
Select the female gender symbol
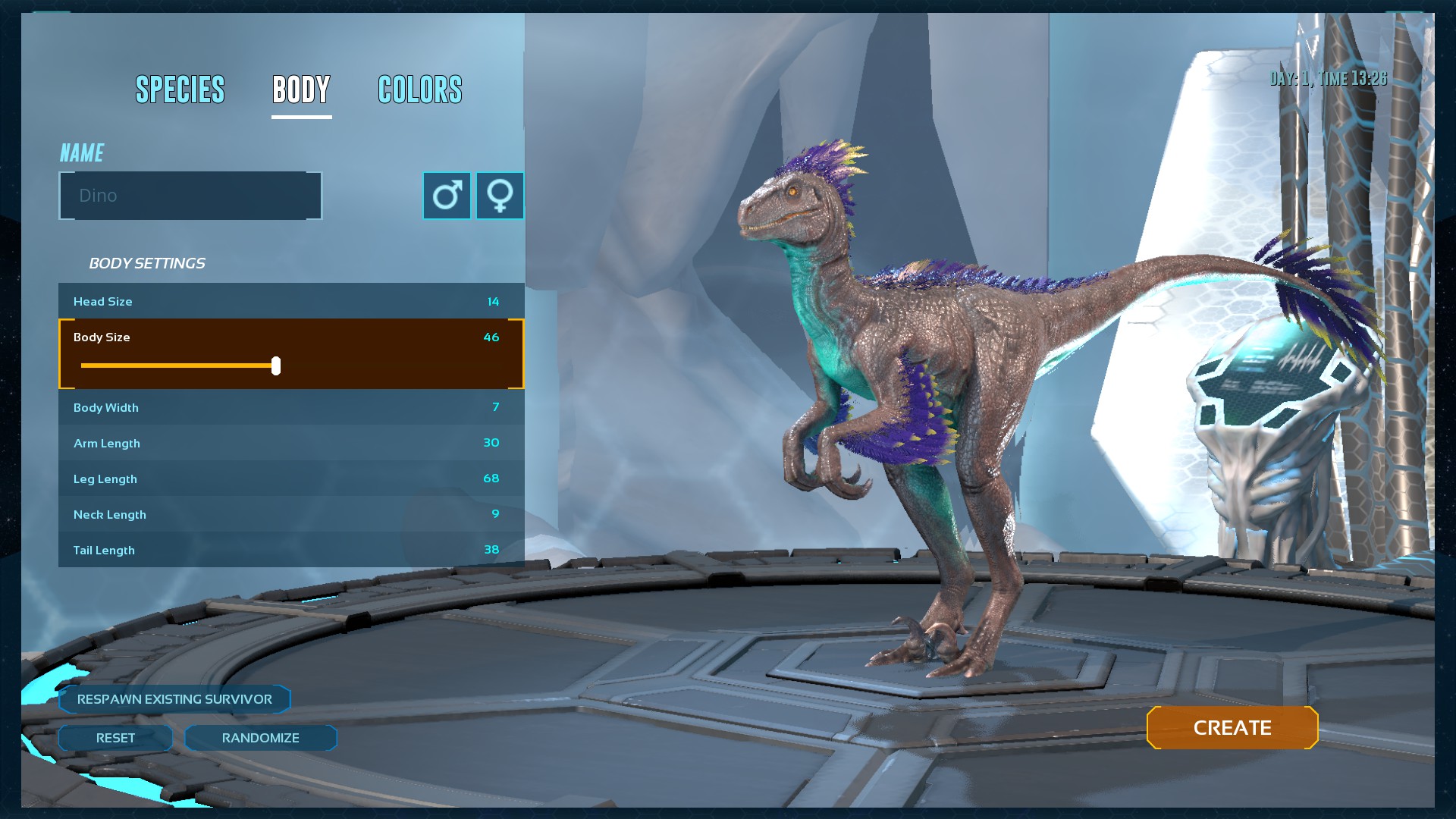tap(500, 195)
